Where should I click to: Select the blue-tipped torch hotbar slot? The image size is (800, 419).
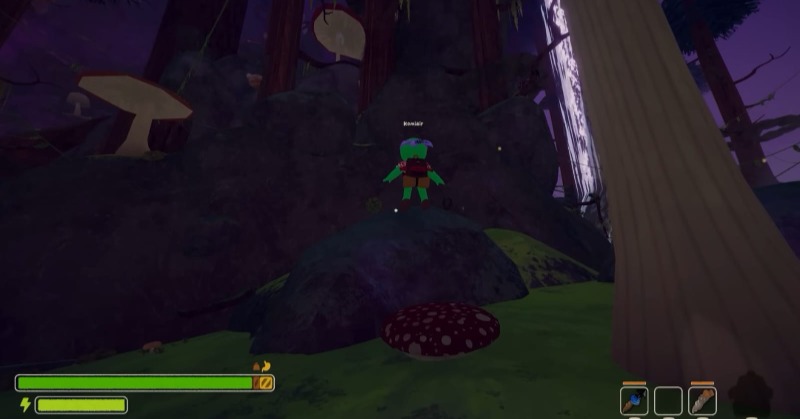[x=634, y=401]
